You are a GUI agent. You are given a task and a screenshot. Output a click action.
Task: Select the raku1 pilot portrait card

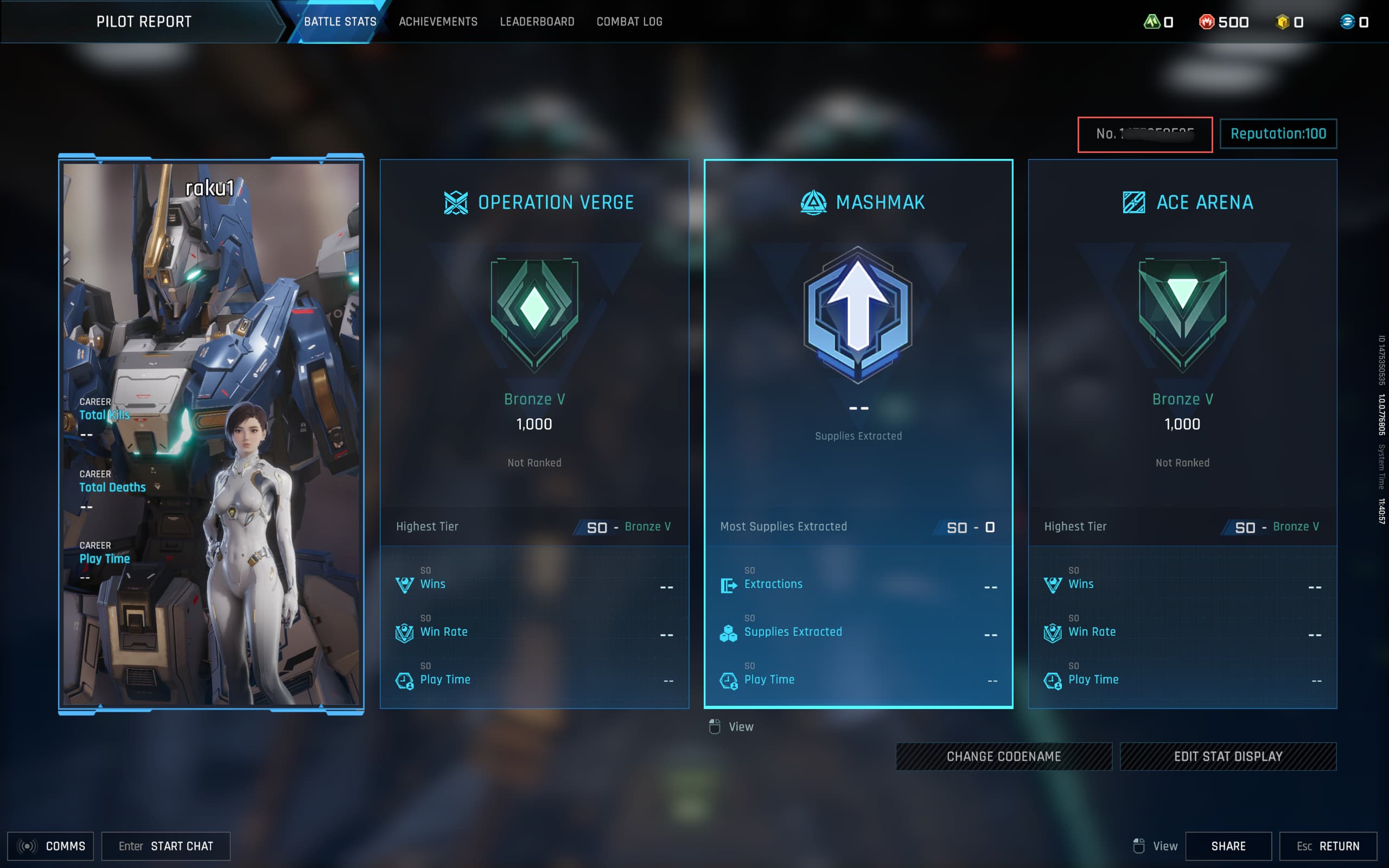coord(211,433)
